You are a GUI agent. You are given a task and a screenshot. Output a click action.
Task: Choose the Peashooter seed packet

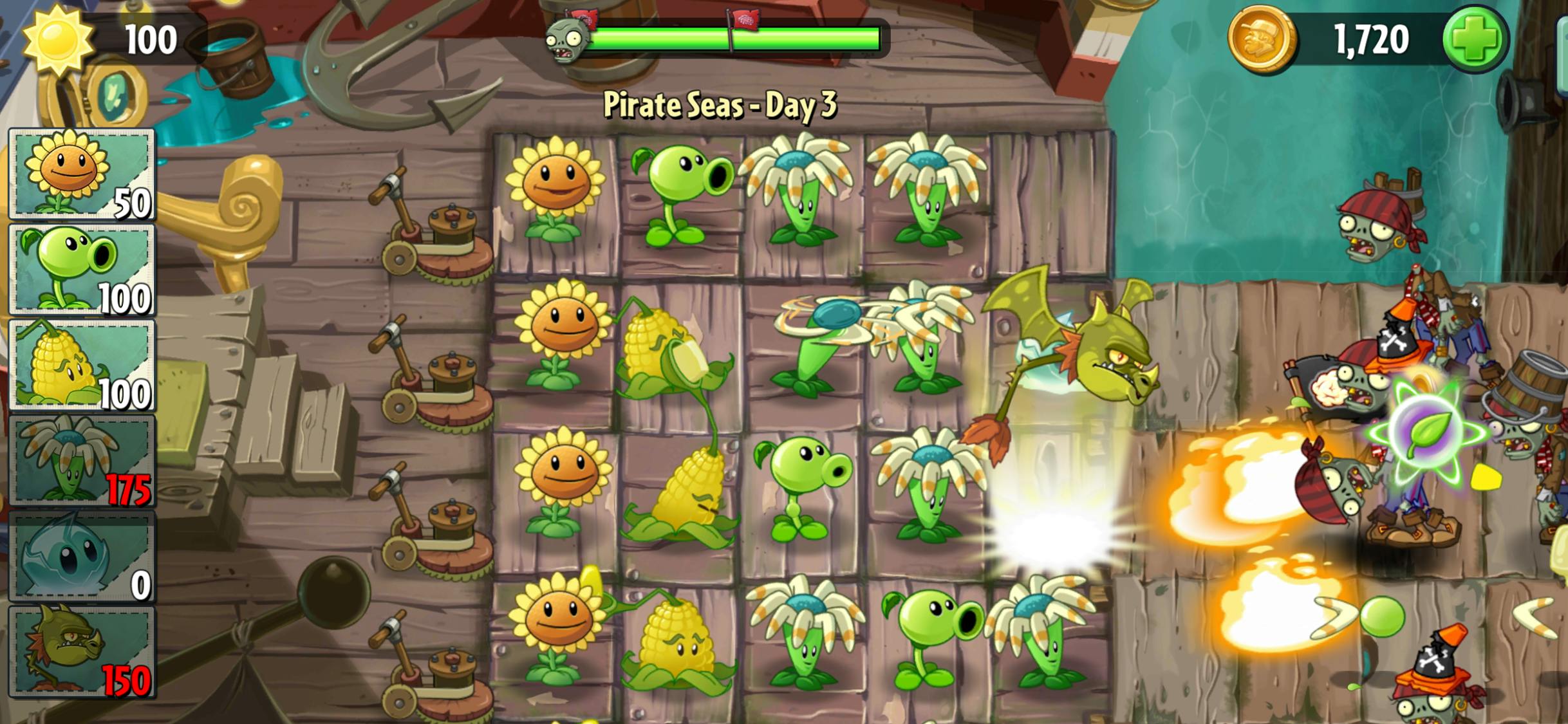click(82, 269)
